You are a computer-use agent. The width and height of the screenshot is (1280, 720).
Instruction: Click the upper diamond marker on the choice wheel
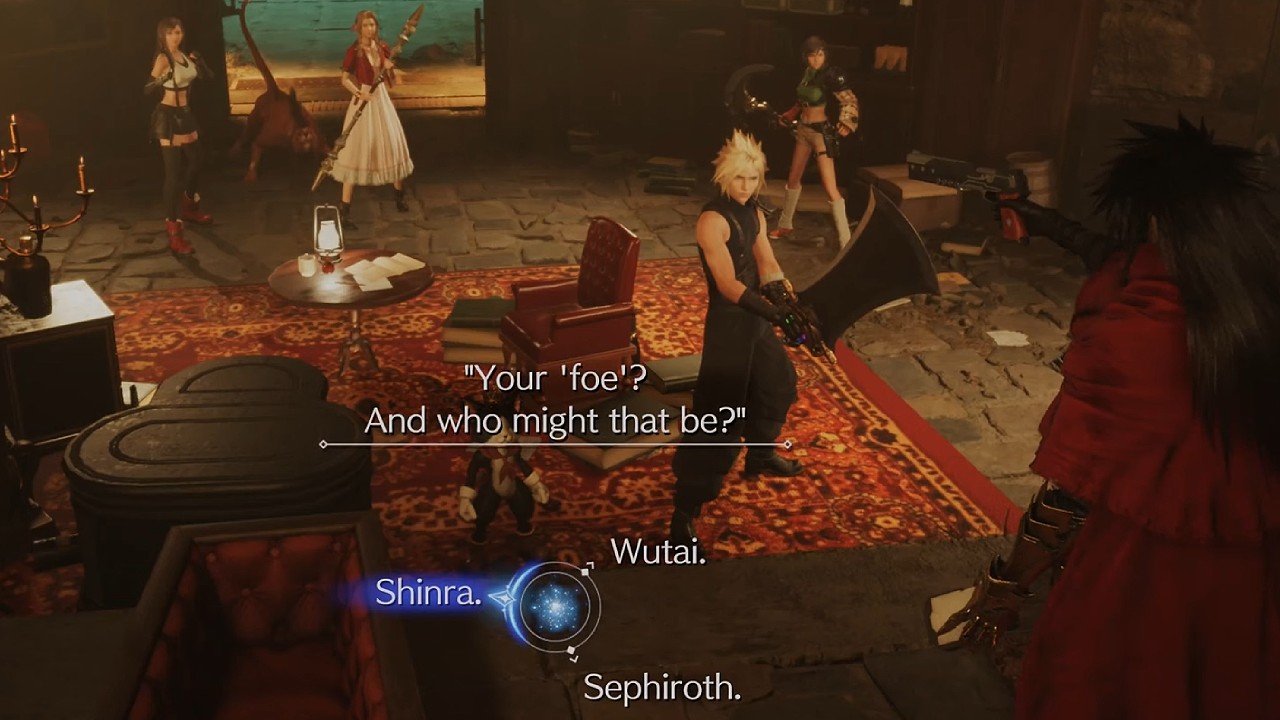click(584, 571)
